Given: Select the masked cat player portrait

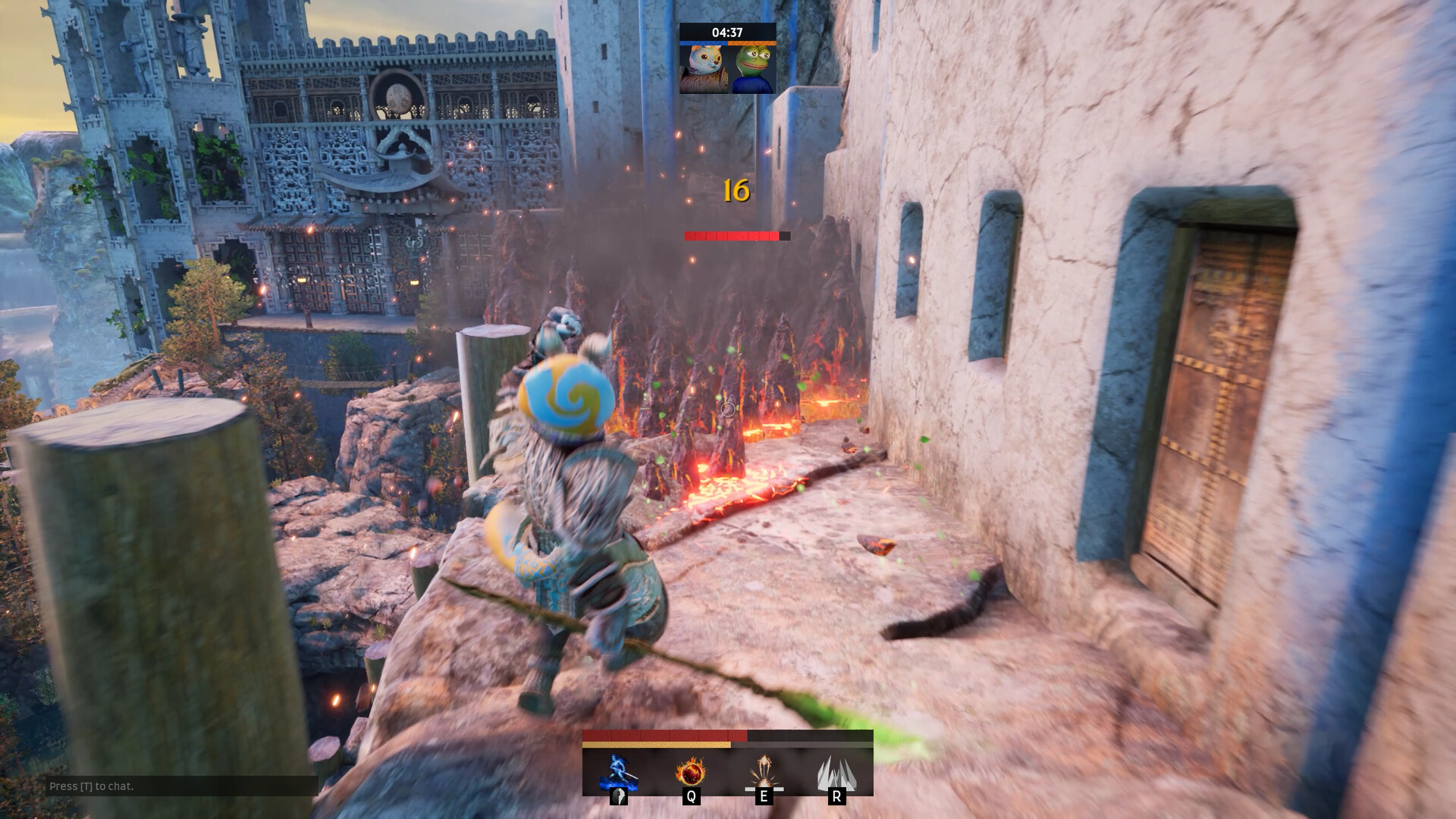Looking at the screenshot, I should [x=703, y=69].
